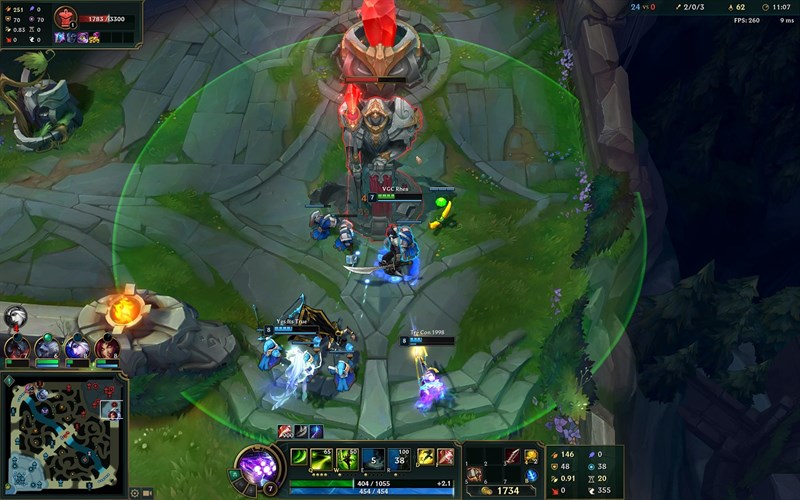Activate the W ability icon
Image resolution: width=800 pixels, height=500 pixels.
point(348,458)
